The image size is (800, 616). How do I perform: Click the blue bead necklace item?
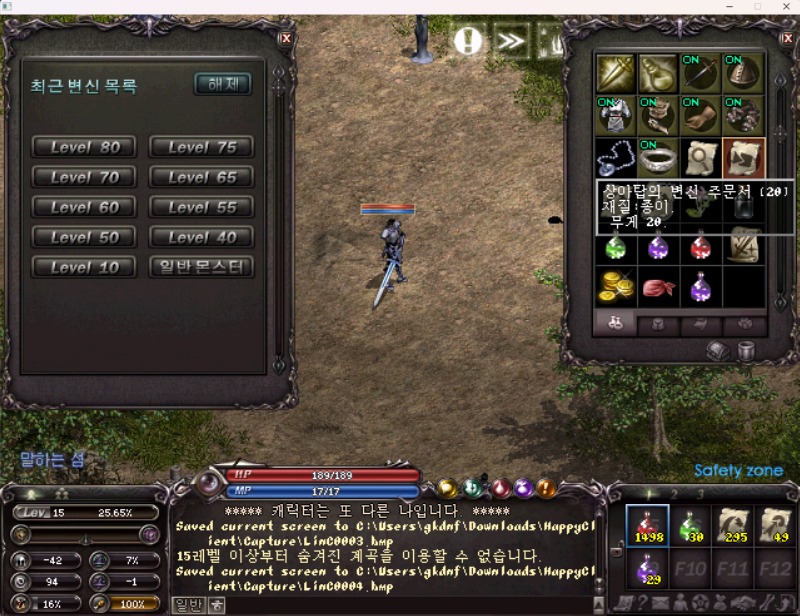tap(616, 158)
